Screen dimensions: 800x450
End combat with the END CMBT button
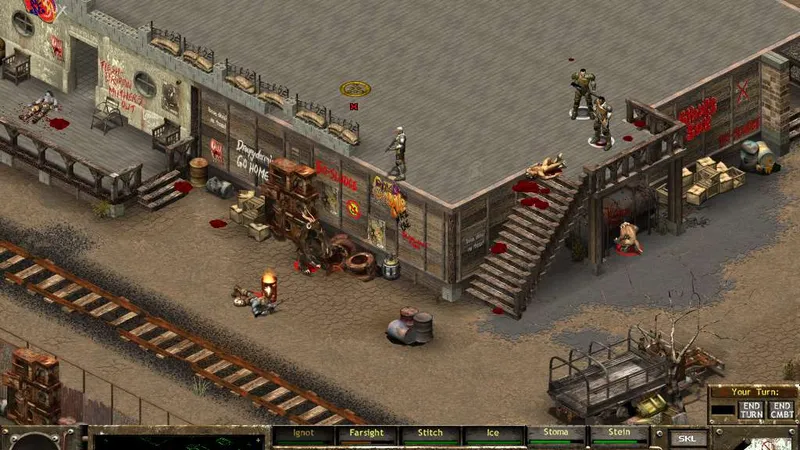coord(781,409)
